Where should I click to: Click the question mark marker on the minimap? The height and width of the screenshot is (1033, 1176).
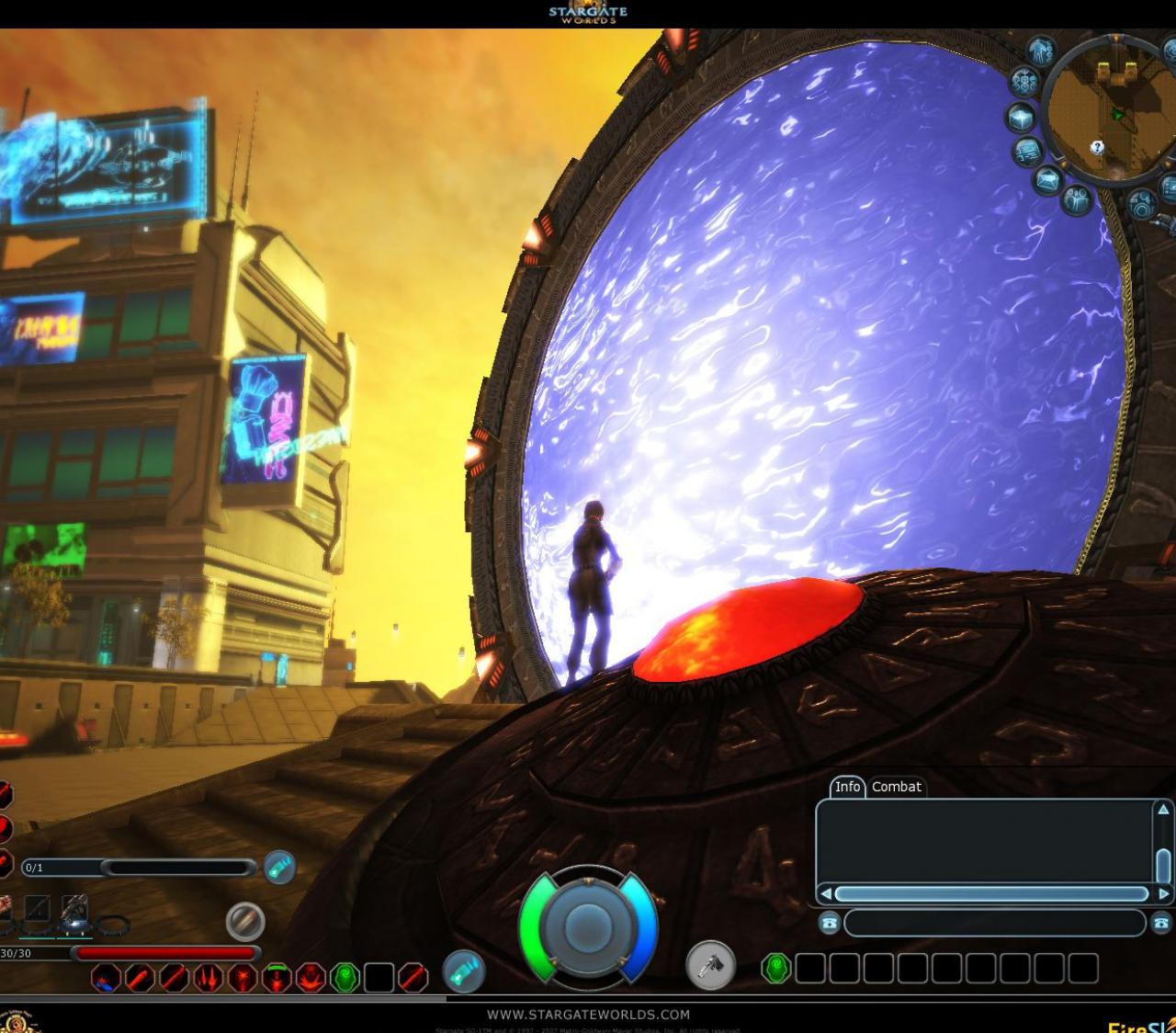point(1097,147)
